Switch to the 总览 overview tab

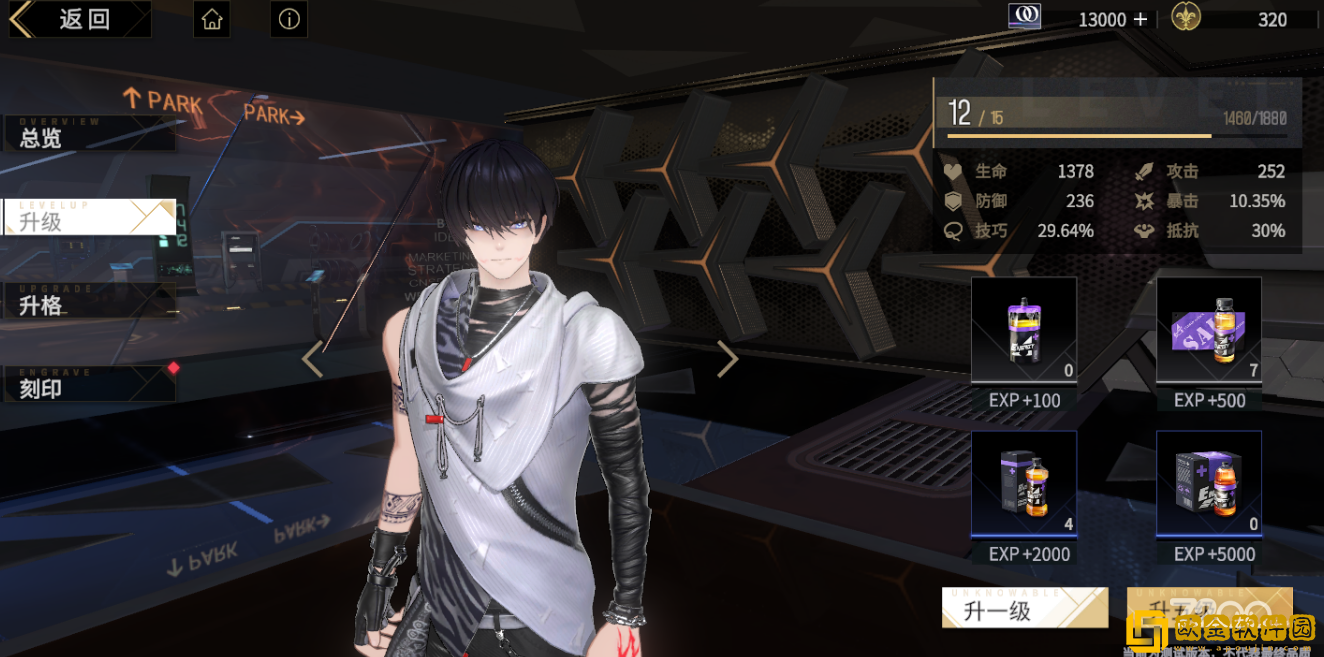point(88,135)
